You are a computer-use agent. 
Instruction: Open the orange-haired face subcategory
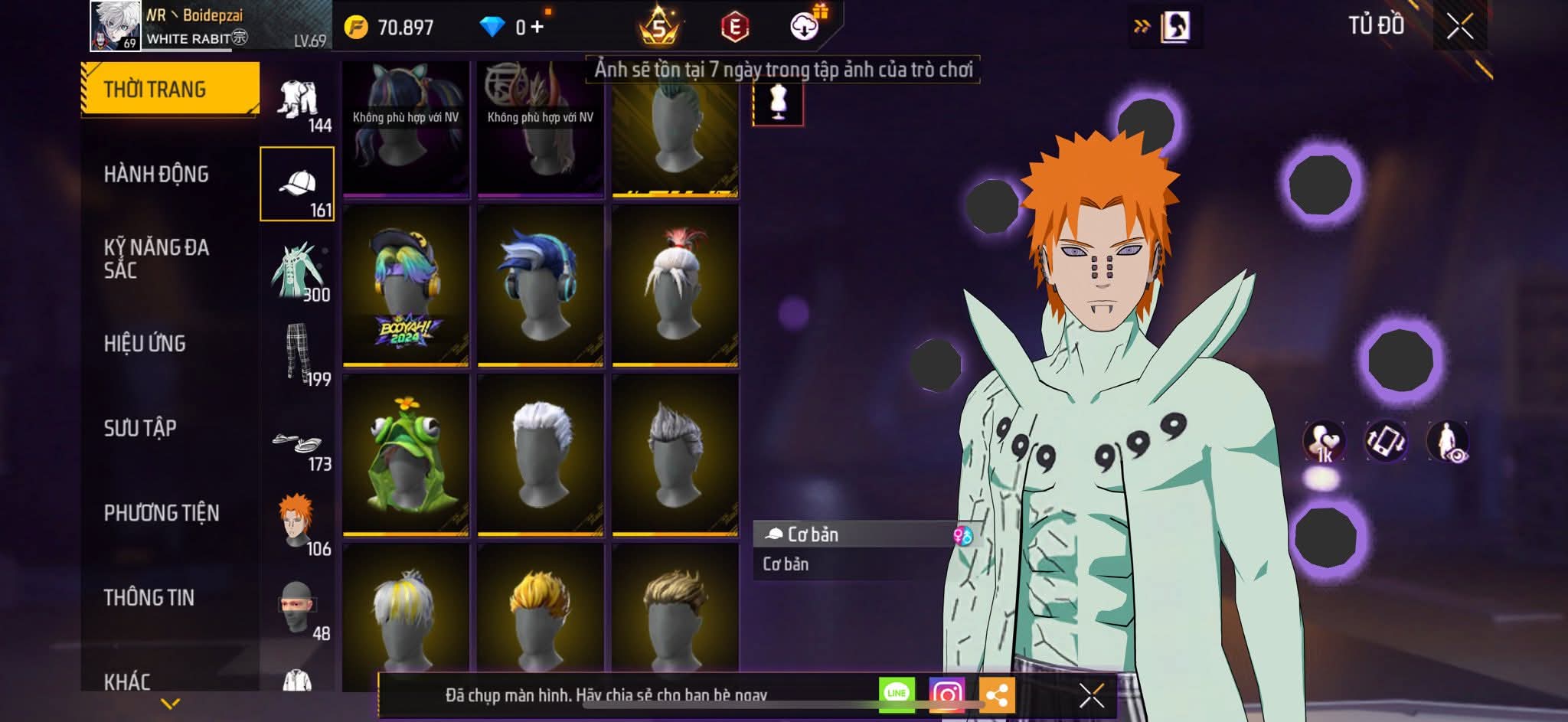(x=298, y=523)
